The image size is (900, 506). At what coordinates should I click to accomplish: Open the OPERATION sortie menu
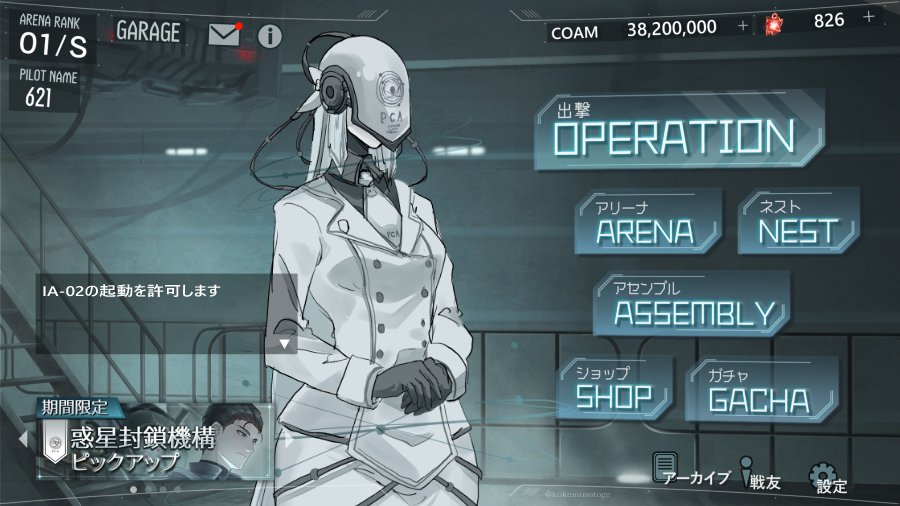[x=678, y=137]
